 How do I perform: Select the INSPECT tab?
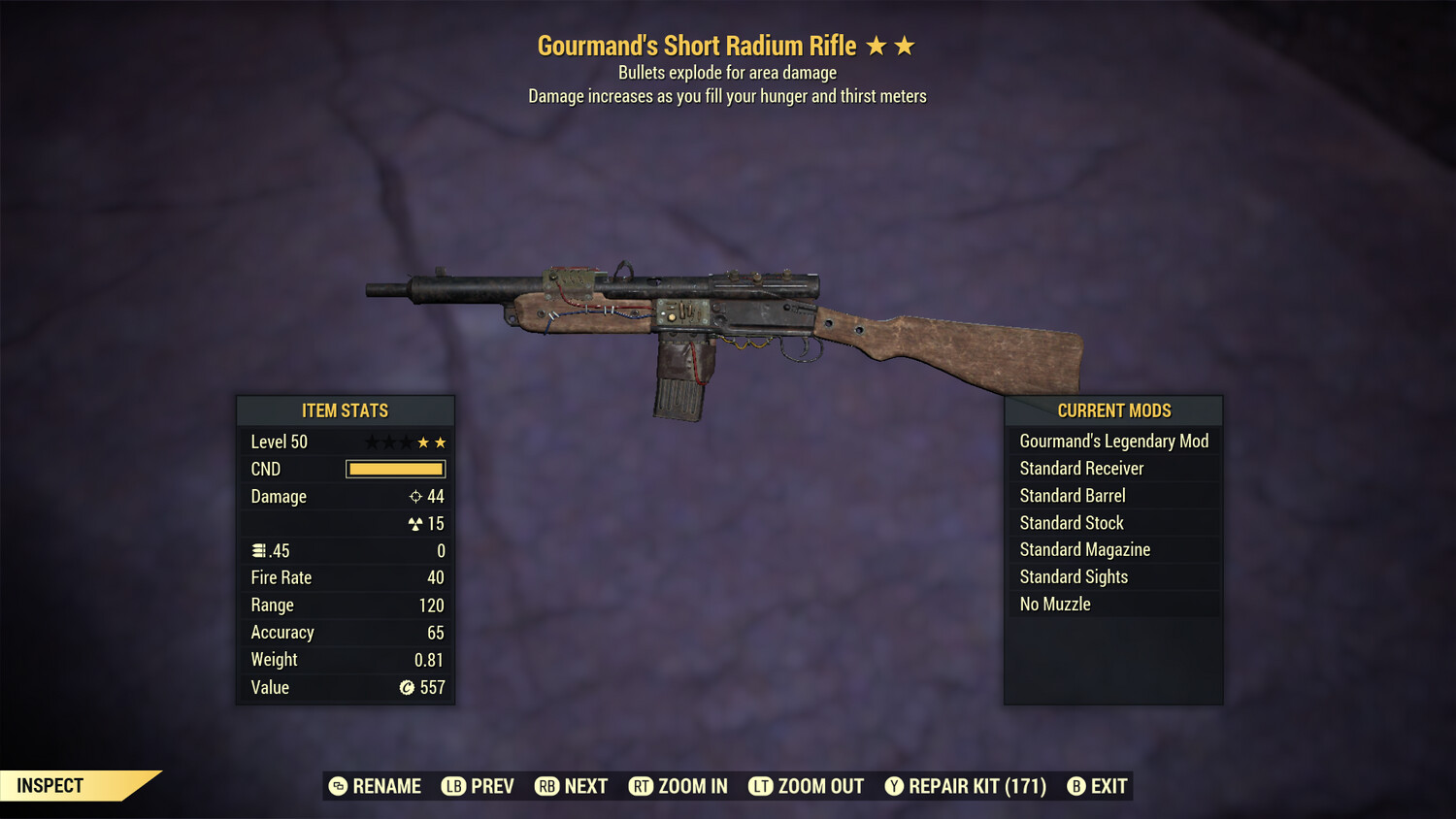tap(49, 785)
